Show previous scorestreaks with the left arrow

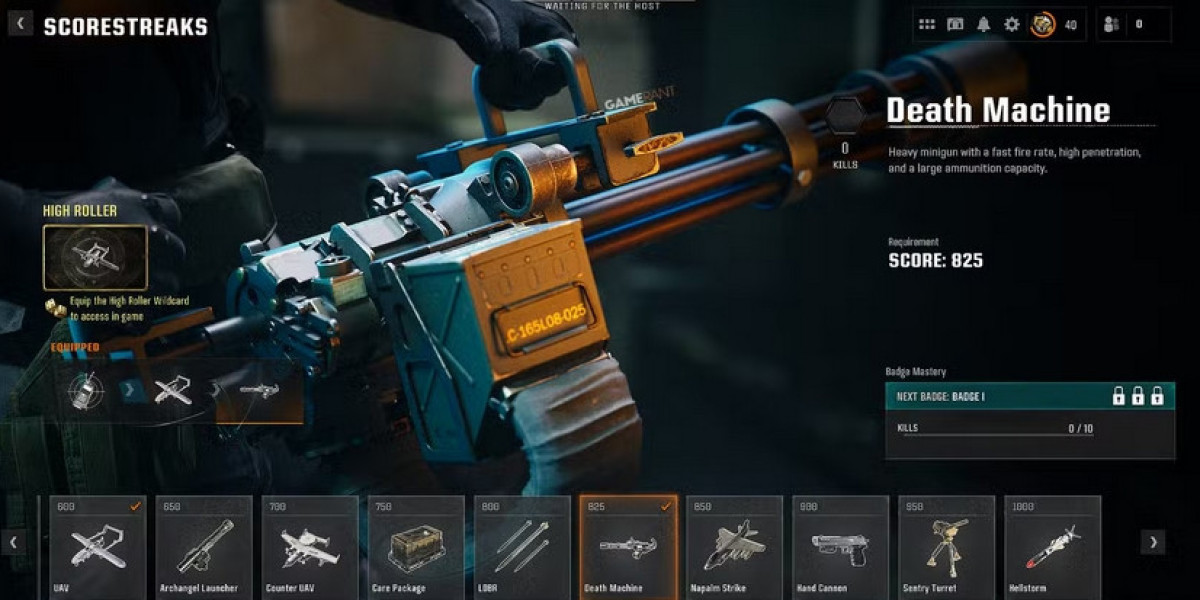point(14,542)
